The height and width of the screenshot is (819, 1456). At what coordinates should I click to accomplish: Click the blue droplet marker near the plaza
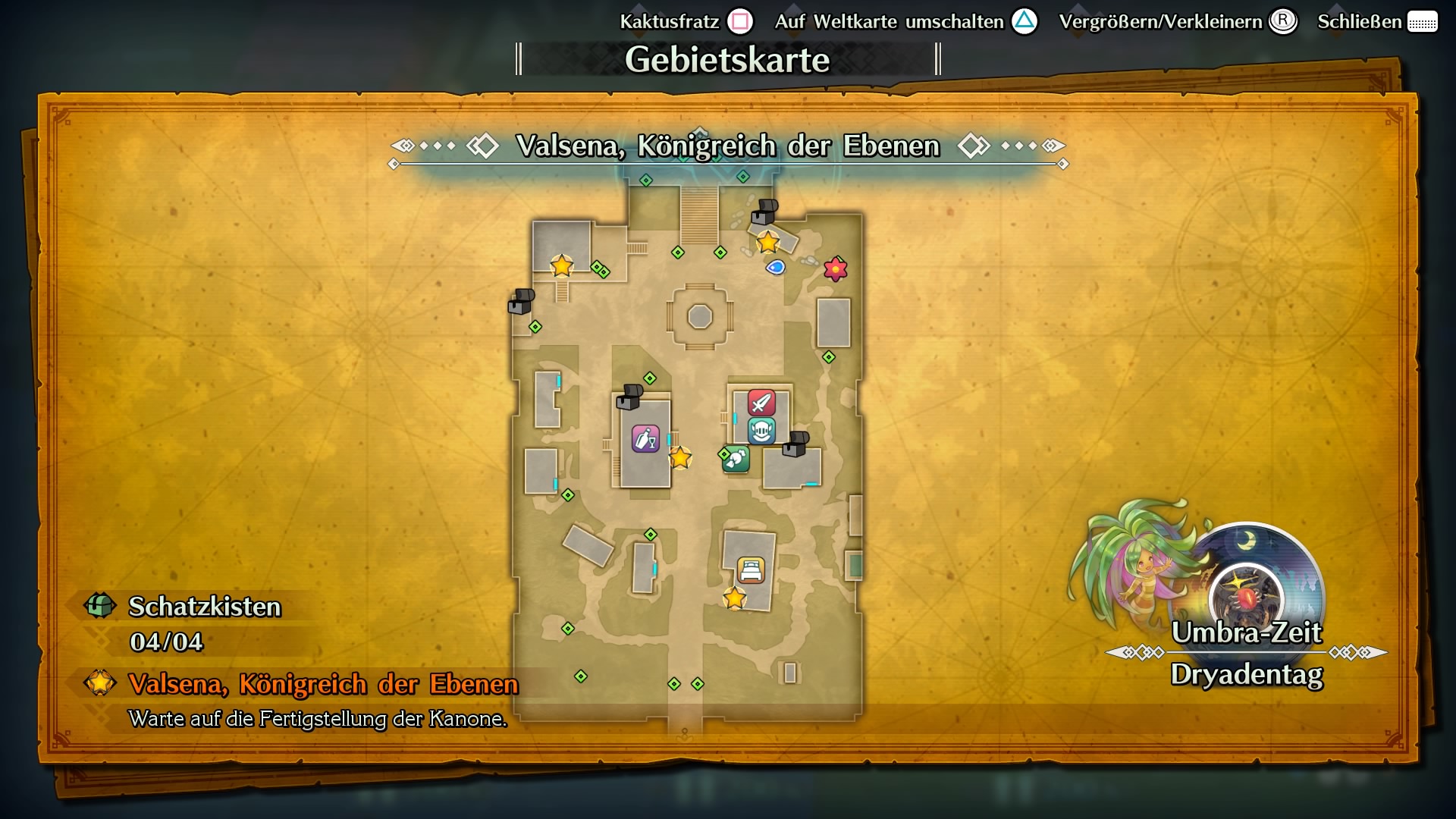(x=776, y=268)
